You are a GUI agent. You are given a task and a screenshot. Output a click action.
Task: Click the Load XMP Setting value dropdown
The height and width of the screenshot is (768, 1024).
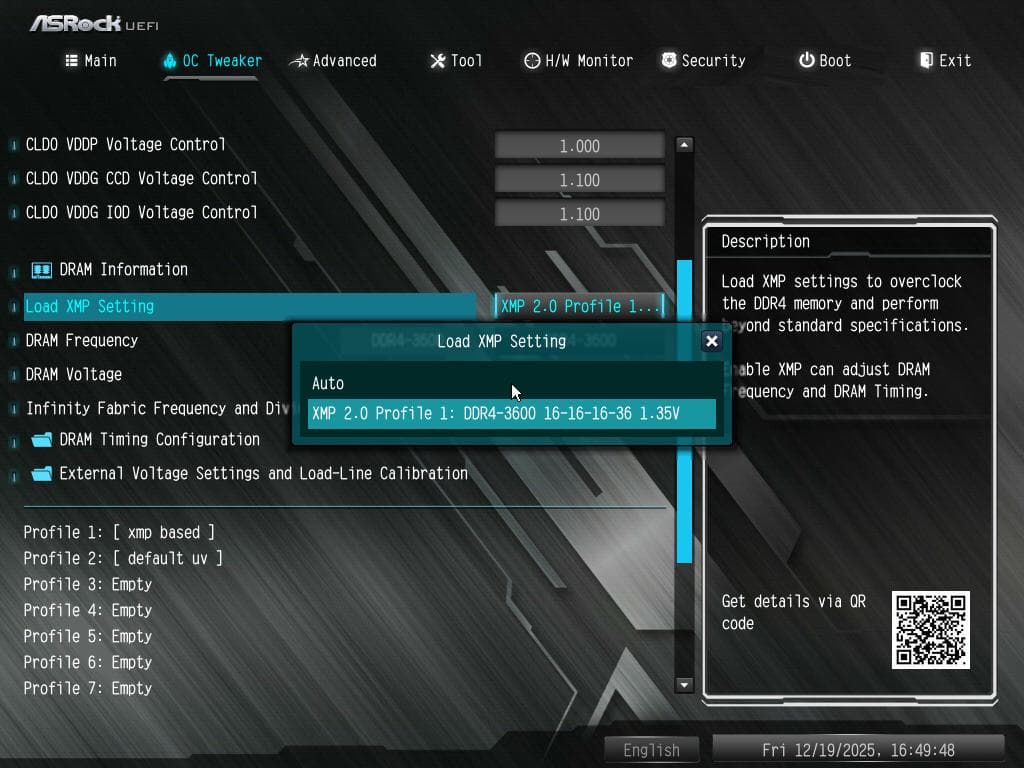pyautogui.click(x=580, y=306)
